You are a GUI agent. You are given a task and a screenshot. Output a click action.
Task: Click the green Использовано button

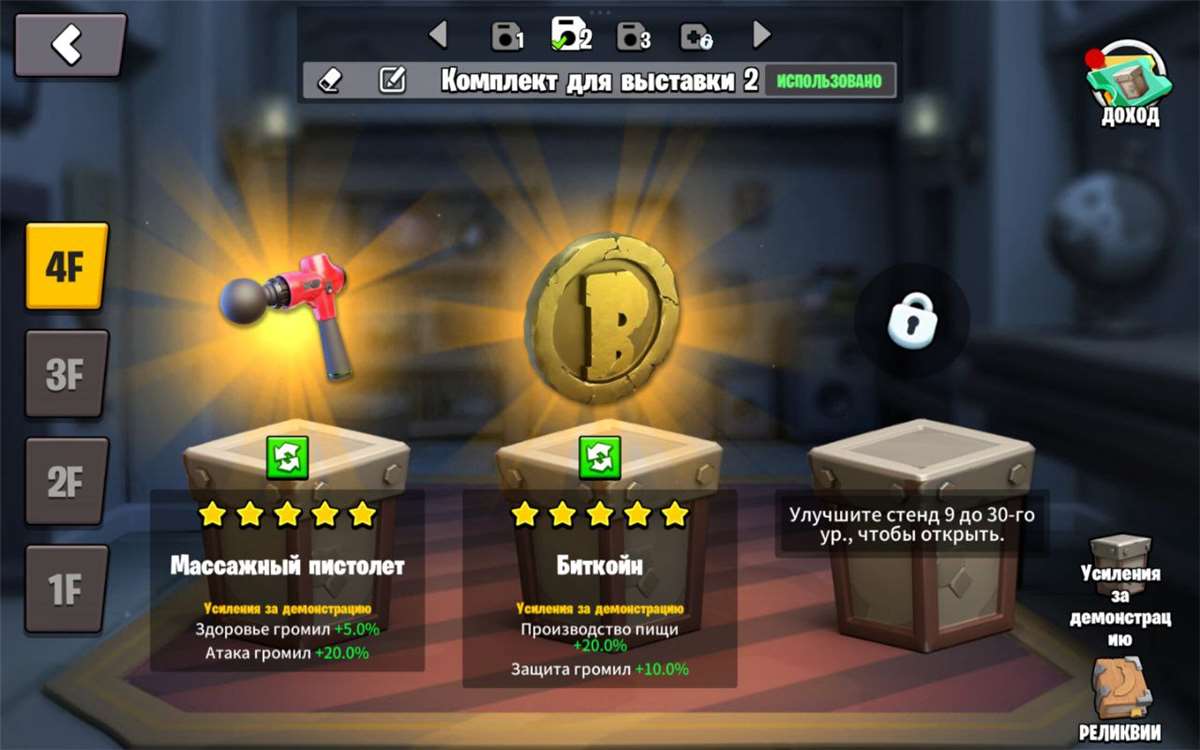tap(829, 81)
